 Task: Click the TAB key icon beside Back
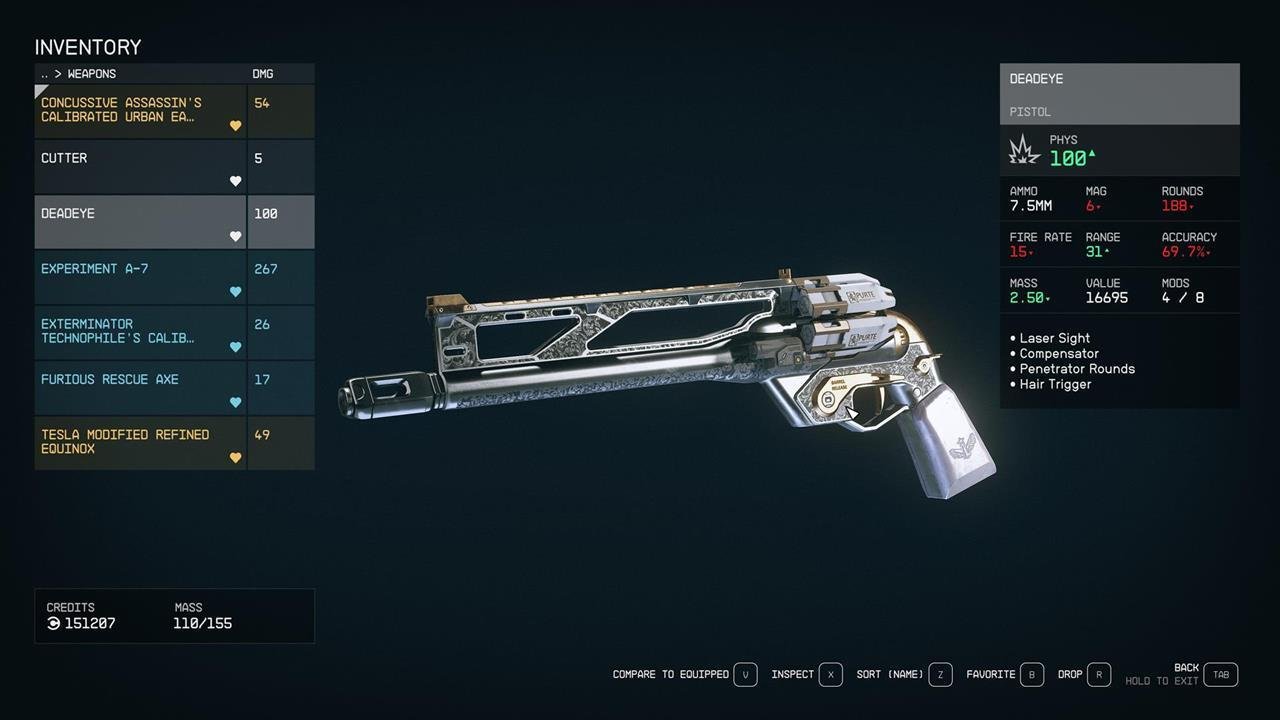point(1220,674)
